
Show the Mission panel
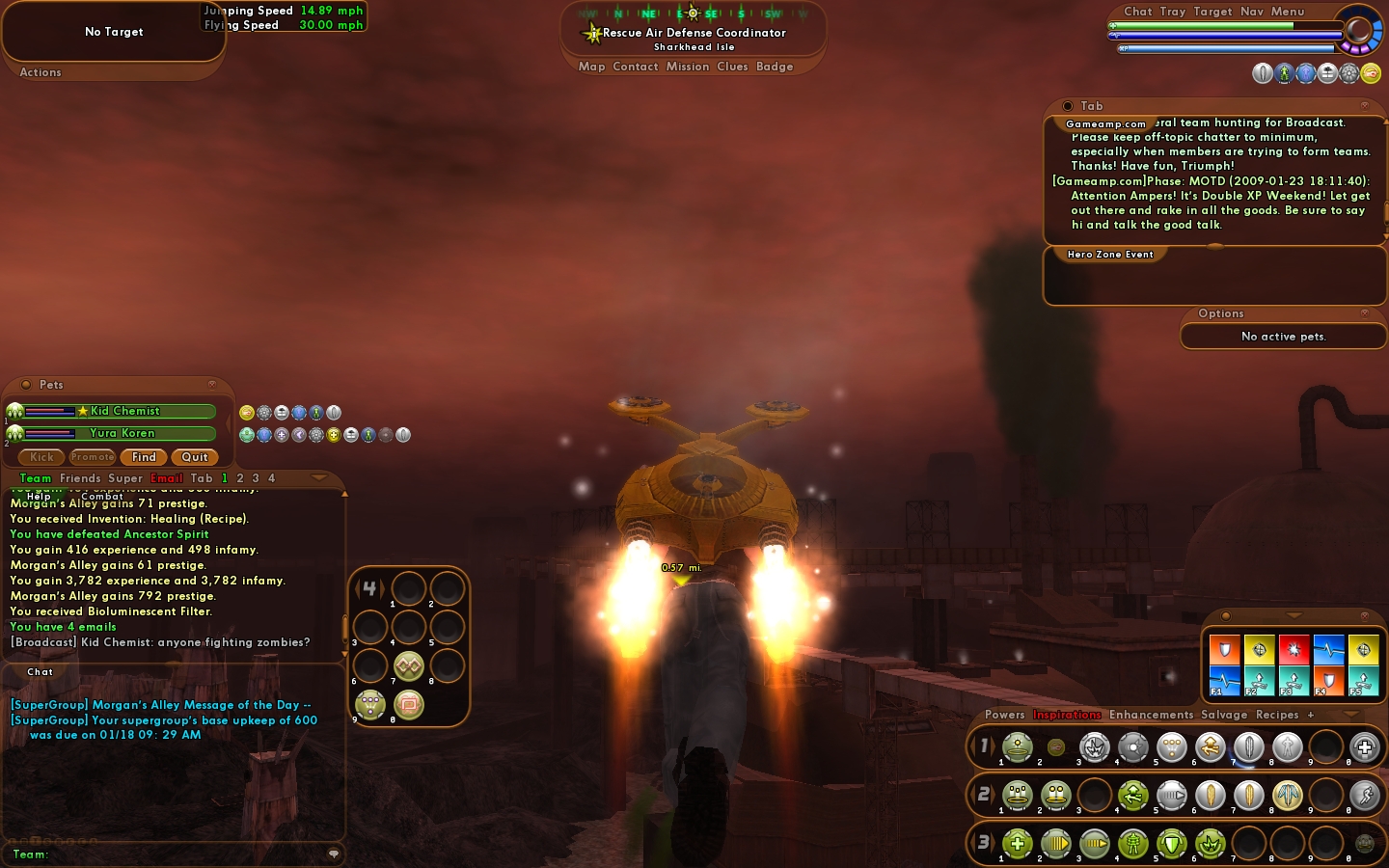(x=687, y=67)
